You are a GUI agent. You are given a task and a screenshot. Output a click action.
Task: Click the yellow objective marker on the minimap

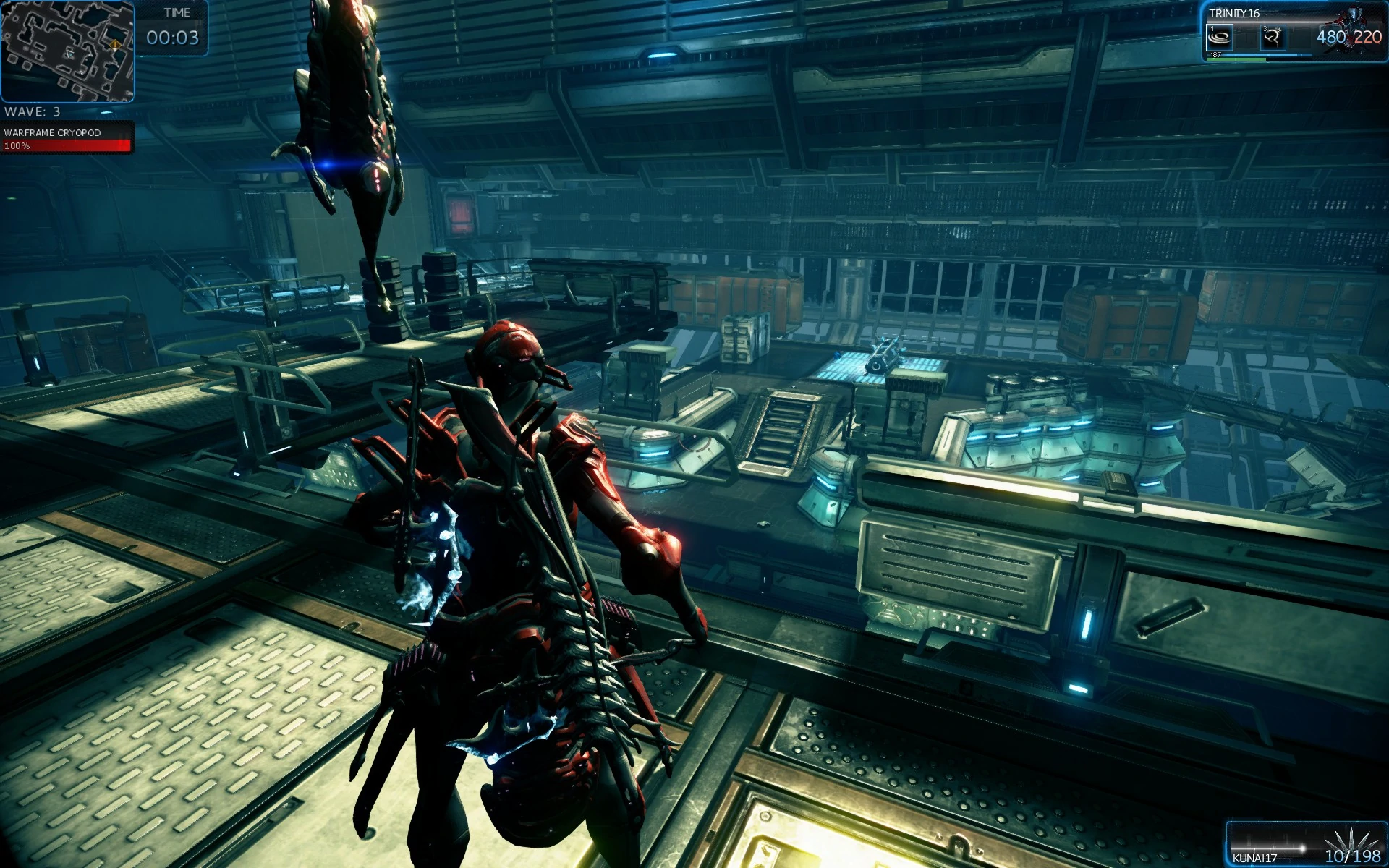115,44
